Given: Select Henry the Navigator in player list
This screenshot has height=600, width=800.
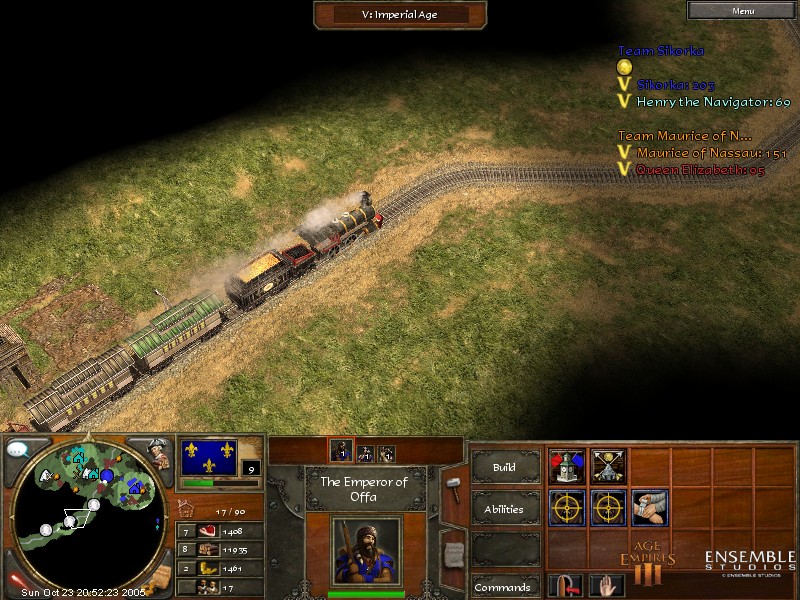Looking at the screenshot, I should [x=713, y=102].
